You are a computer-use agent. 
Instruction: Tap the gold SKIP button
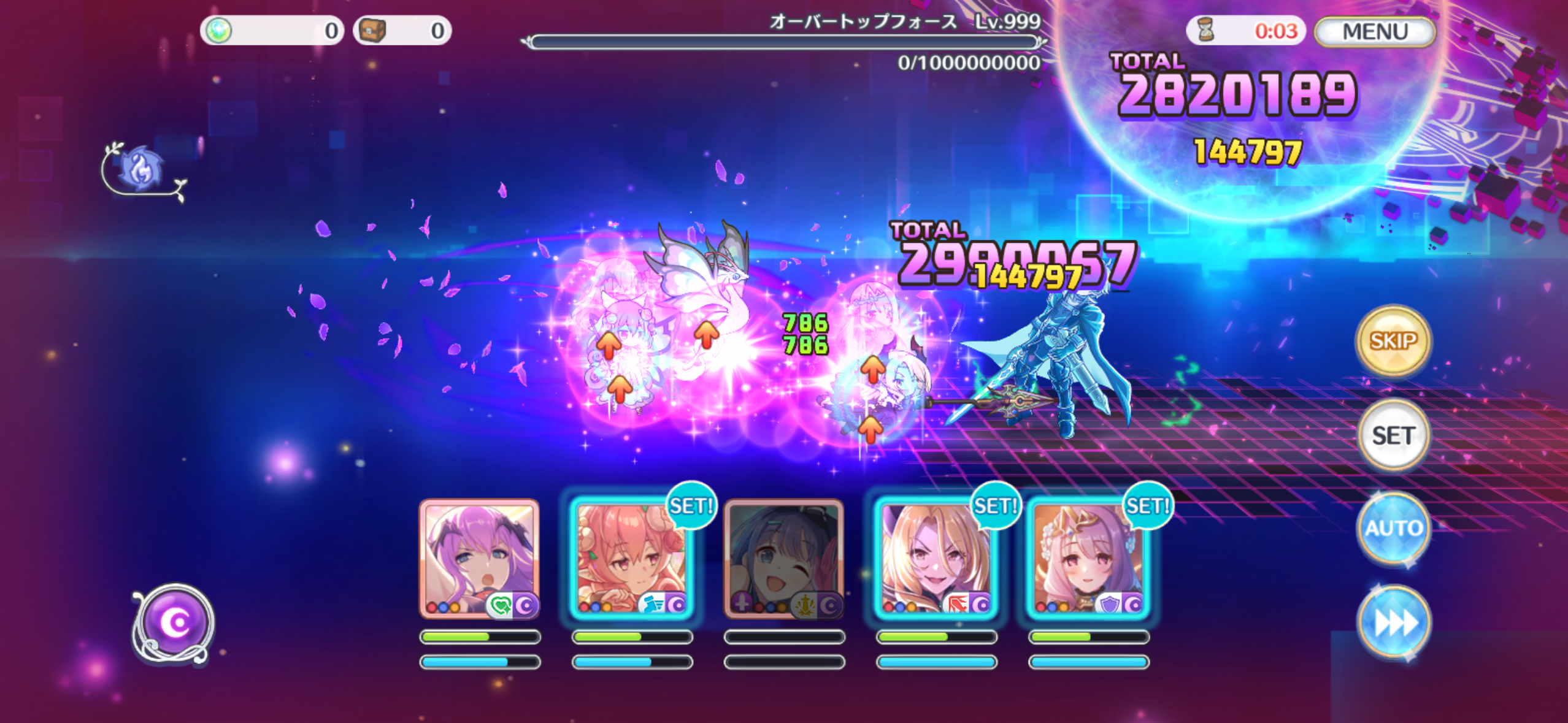tap(1393, 340)
